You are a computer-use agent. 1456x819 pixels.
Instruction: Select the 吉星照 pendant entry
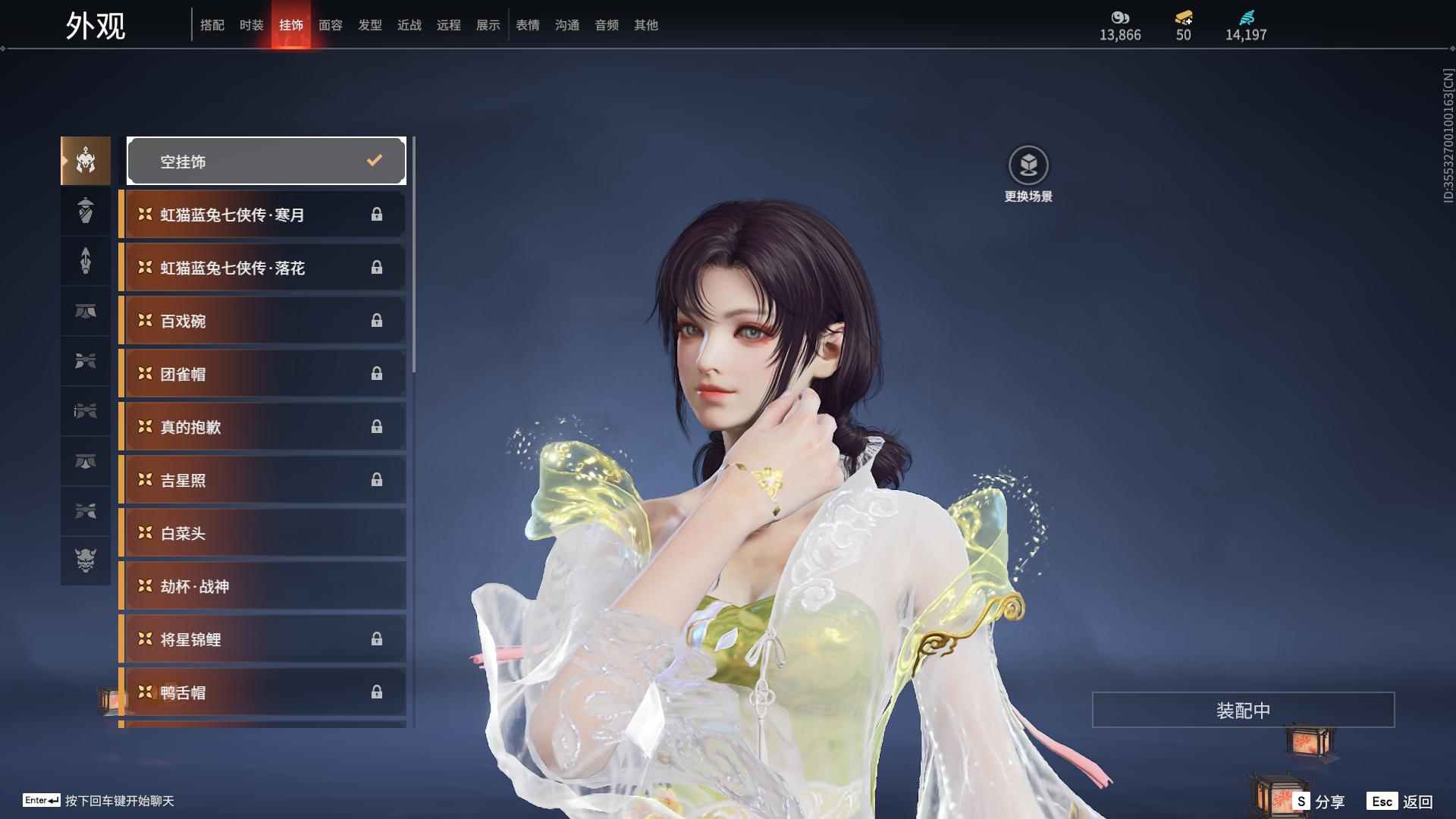(x=262, y=479)
